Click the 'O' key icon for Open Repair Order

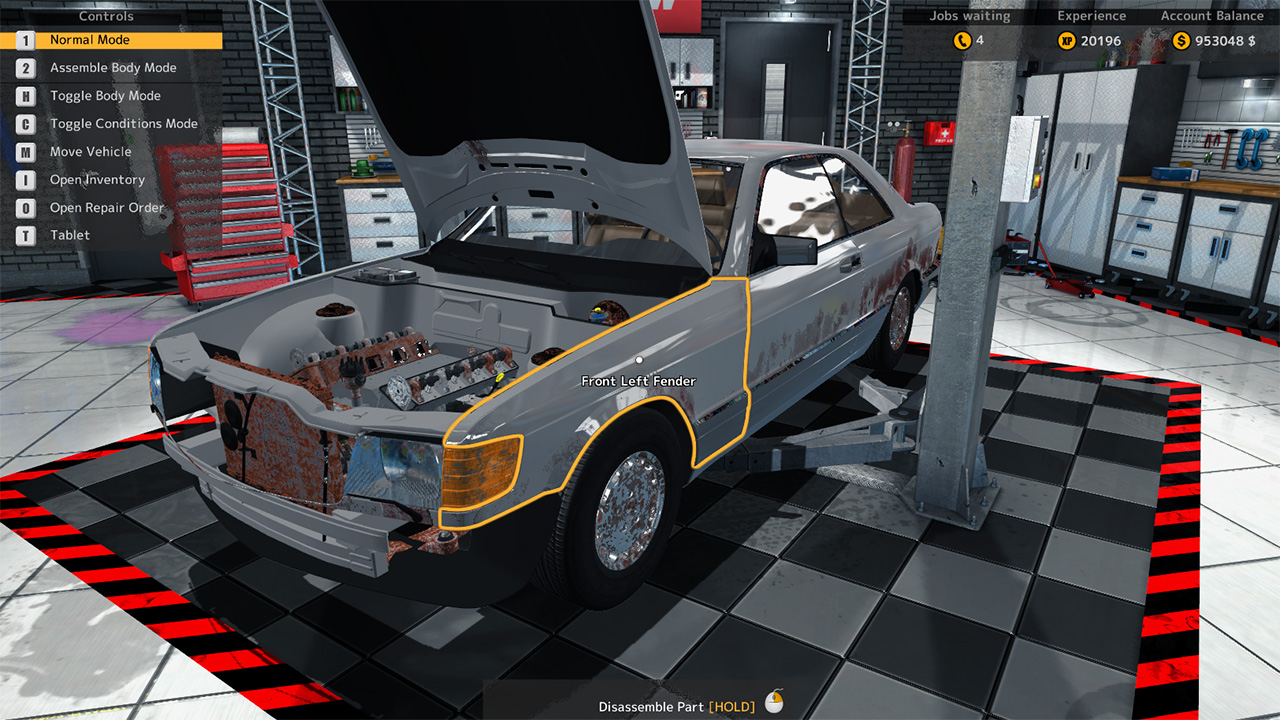[x=23, y=207]
